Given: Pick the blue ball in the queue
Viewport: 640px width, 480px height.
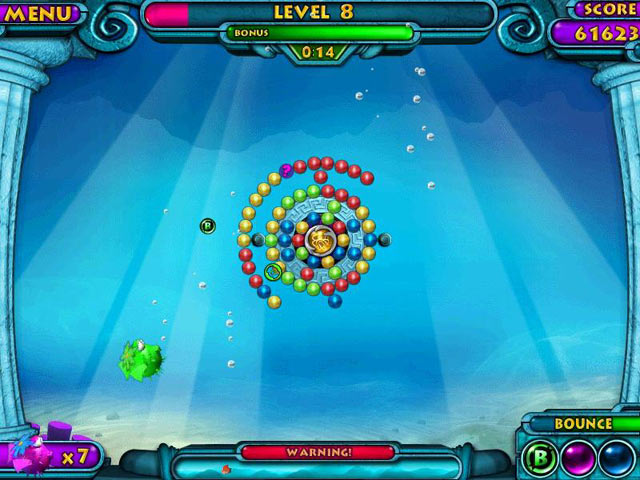Looking at the screenshot, I should (615, 457).
